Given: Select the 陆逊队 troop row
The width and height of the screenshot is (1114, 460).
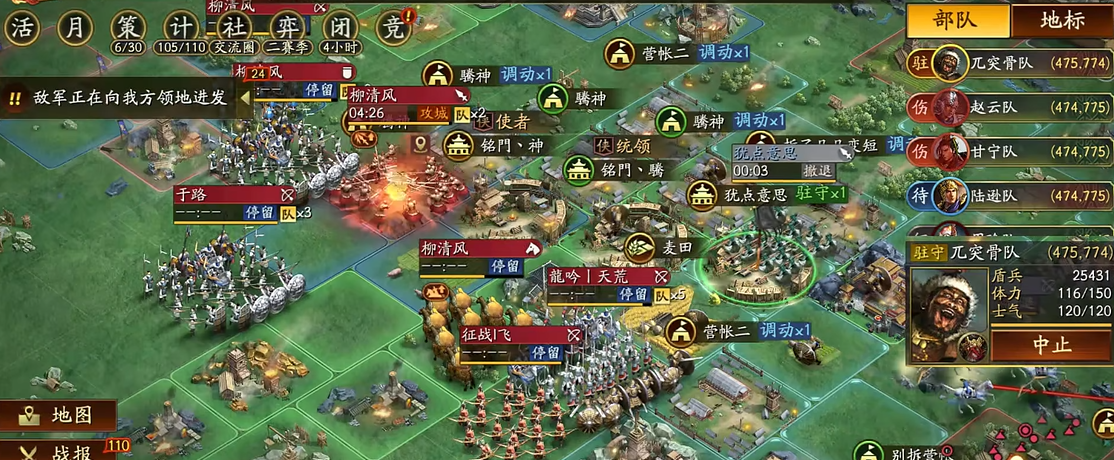Looking at the screenshot, I should click(x=1009, y=196).
